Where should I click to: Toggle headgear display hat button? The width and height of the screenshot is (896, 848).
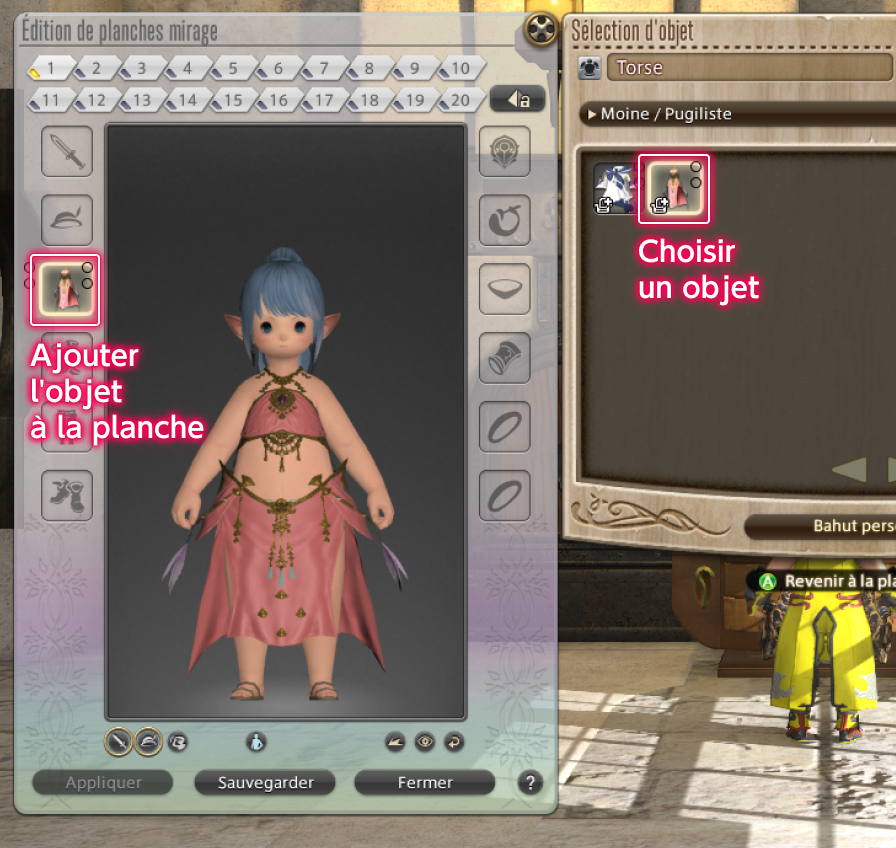click(148, 741)
